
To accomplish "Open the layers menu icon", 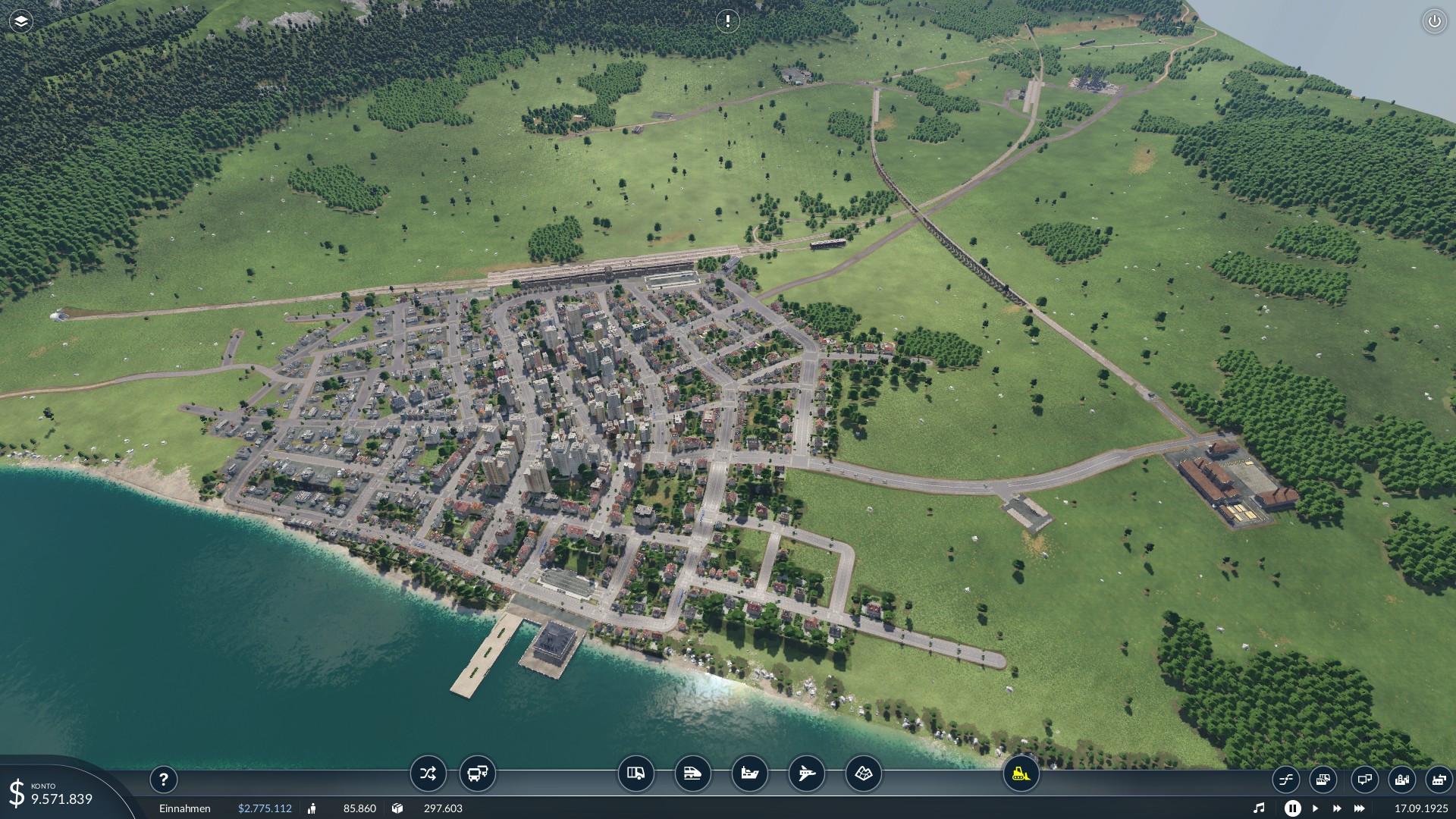I will (21, 21).
